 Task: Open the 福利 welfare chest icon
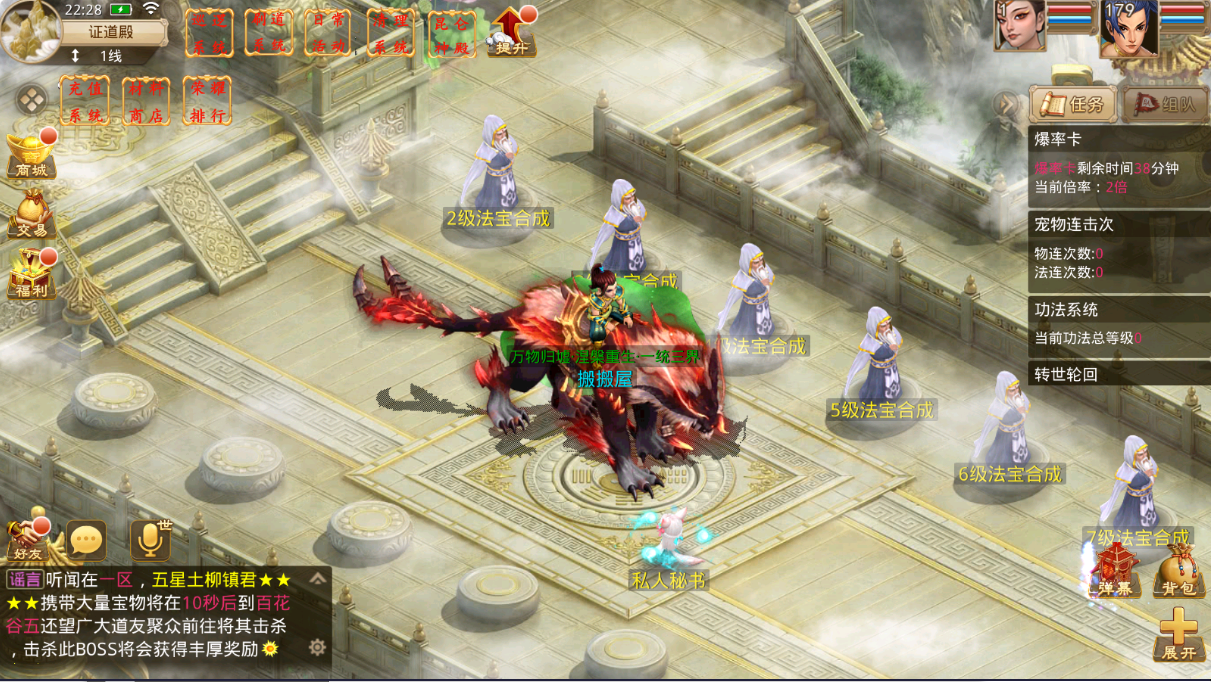(x=31, y=273)
